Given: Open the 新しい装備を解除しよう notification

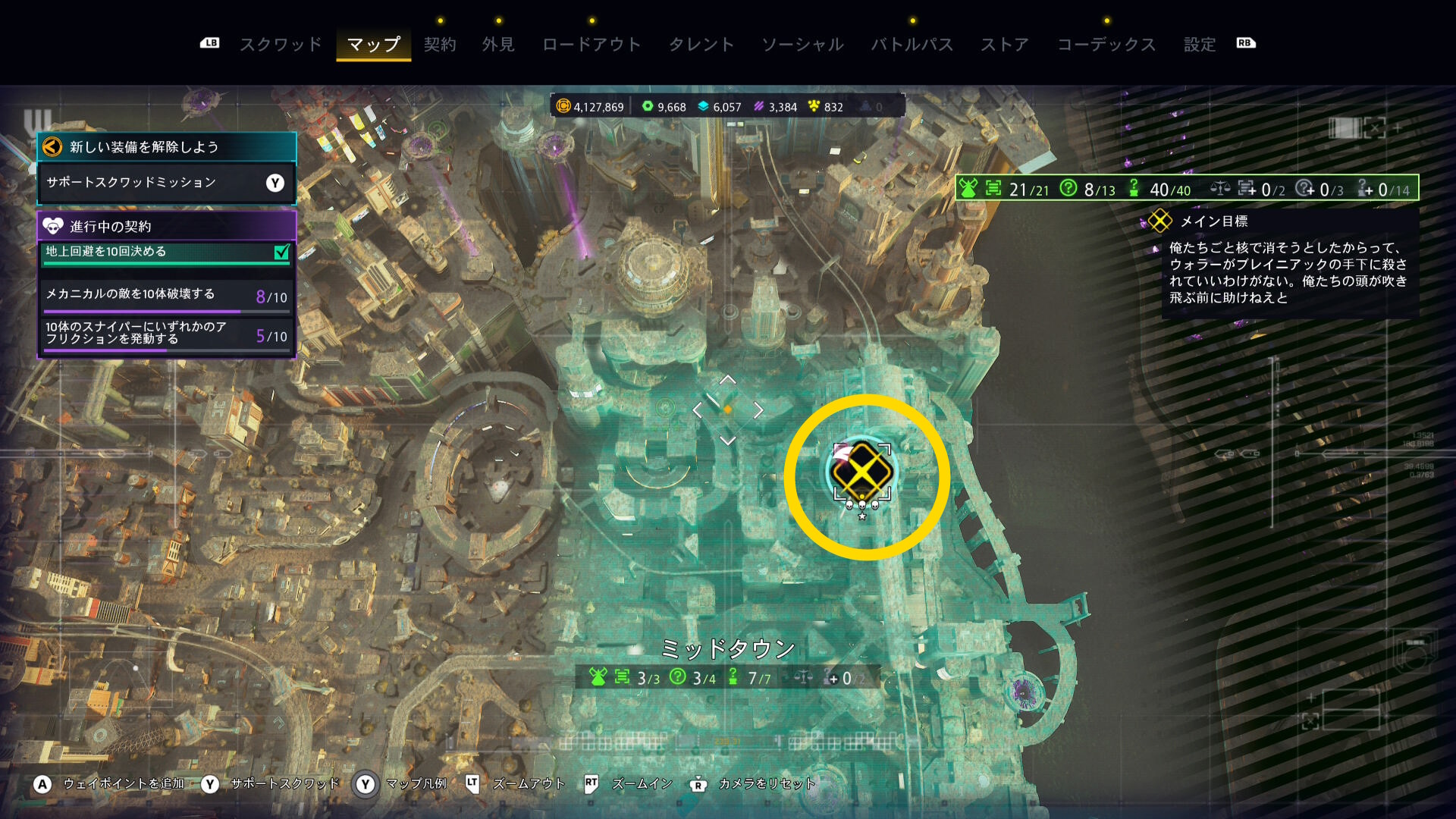Looking at the screenshot, I should click(x=166, y=146).
